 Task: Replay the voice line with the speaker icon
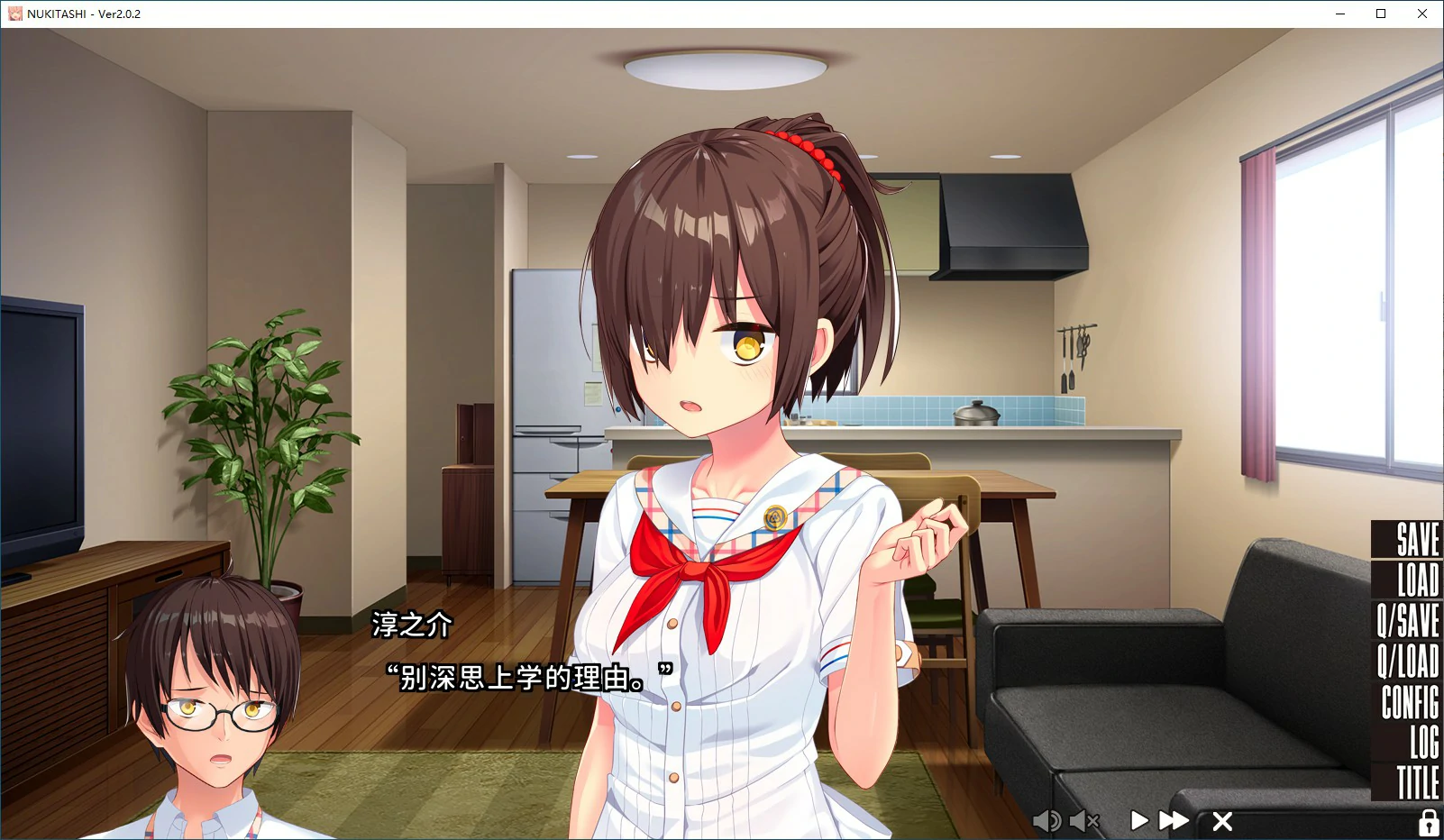coord(1046,821)
